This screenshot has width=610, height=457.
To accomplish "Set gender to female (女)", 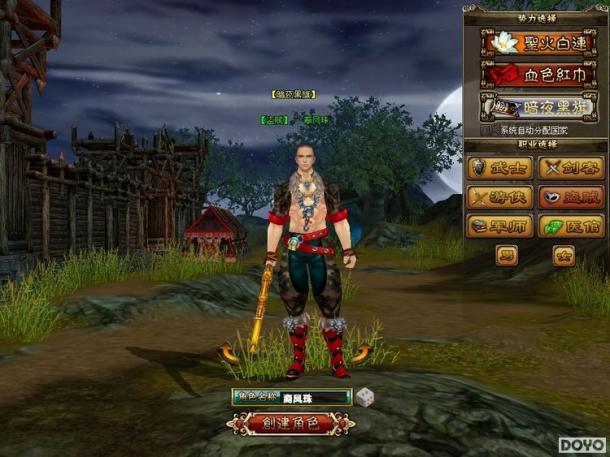I will click(x=564, y=256).
